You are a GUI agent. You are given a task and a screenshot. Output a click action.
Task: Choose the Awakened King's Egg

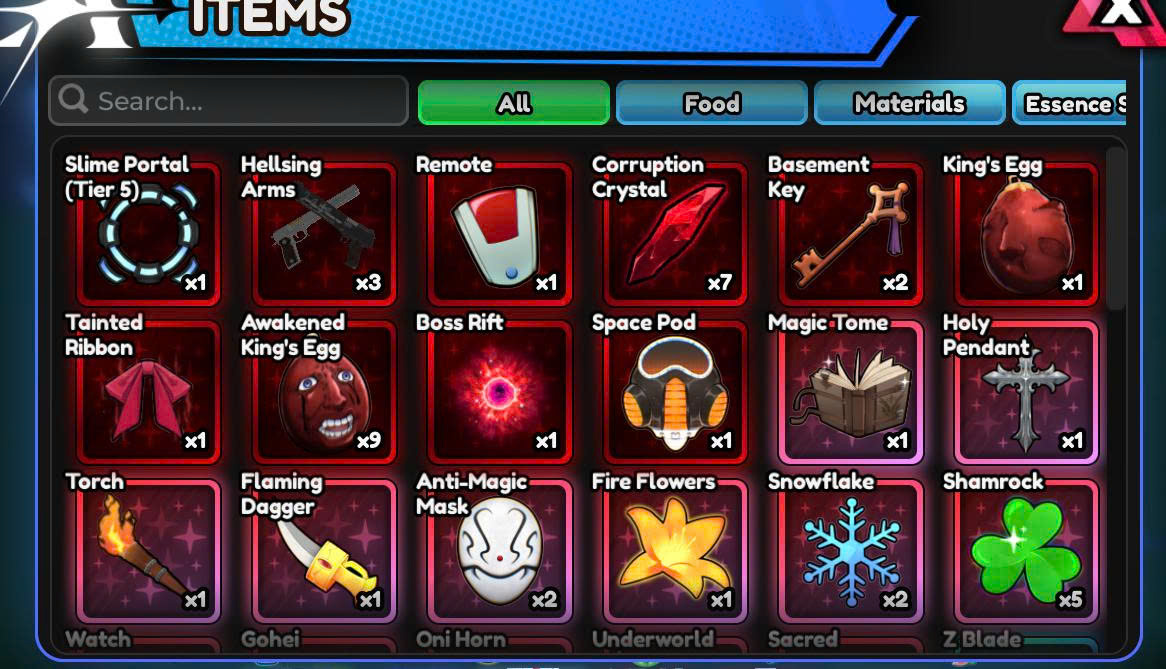(322, 392)
